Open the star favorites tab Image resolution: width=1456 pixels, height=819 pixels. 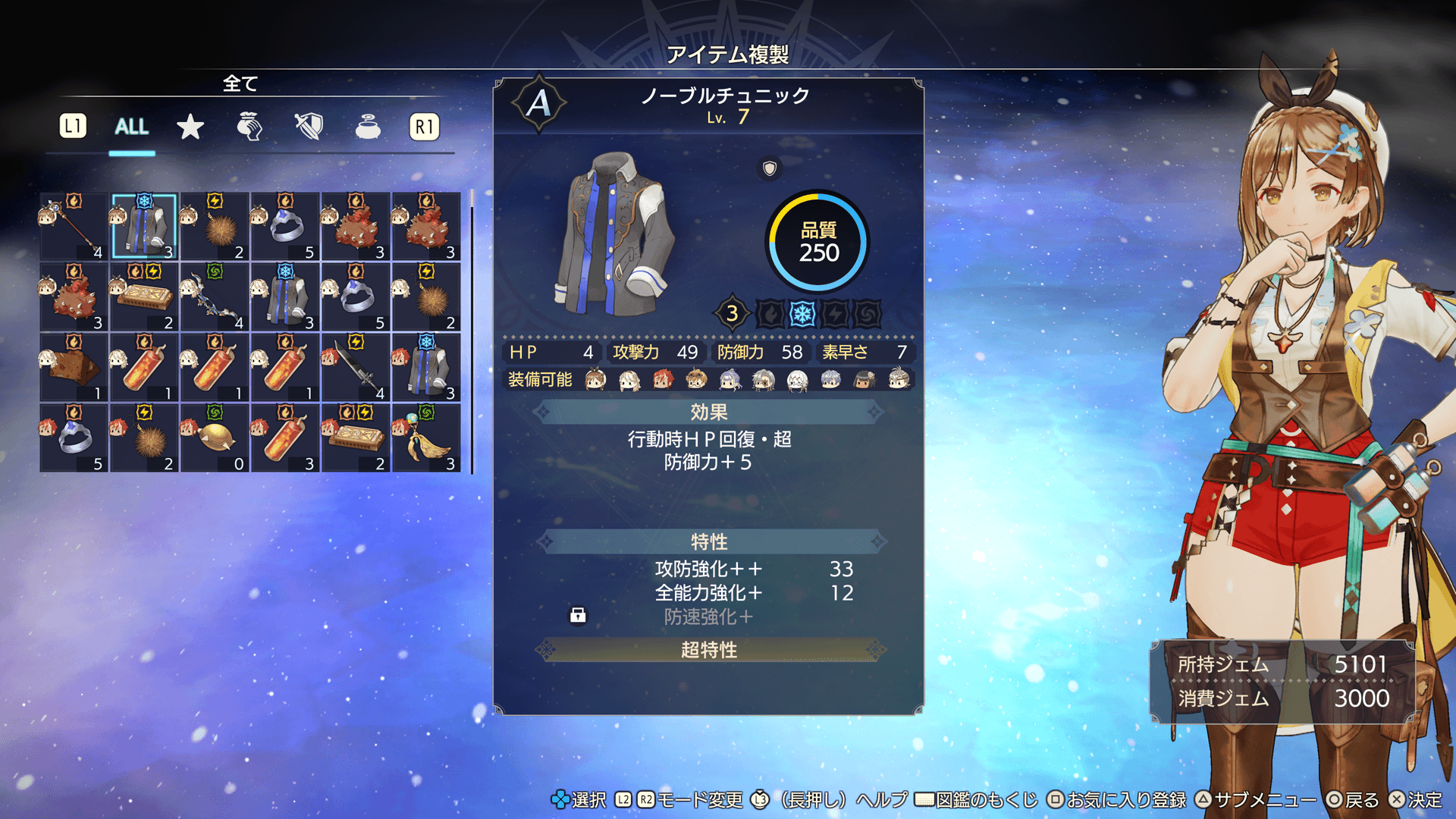(190, 127)
